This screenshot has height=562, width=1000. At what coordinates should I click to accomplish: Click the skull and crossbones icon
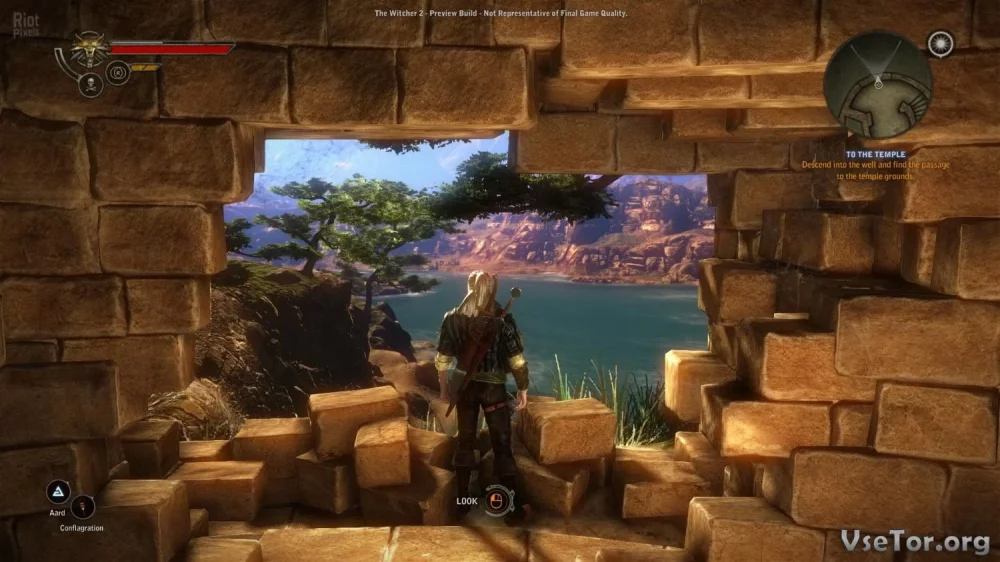(90, 84)
